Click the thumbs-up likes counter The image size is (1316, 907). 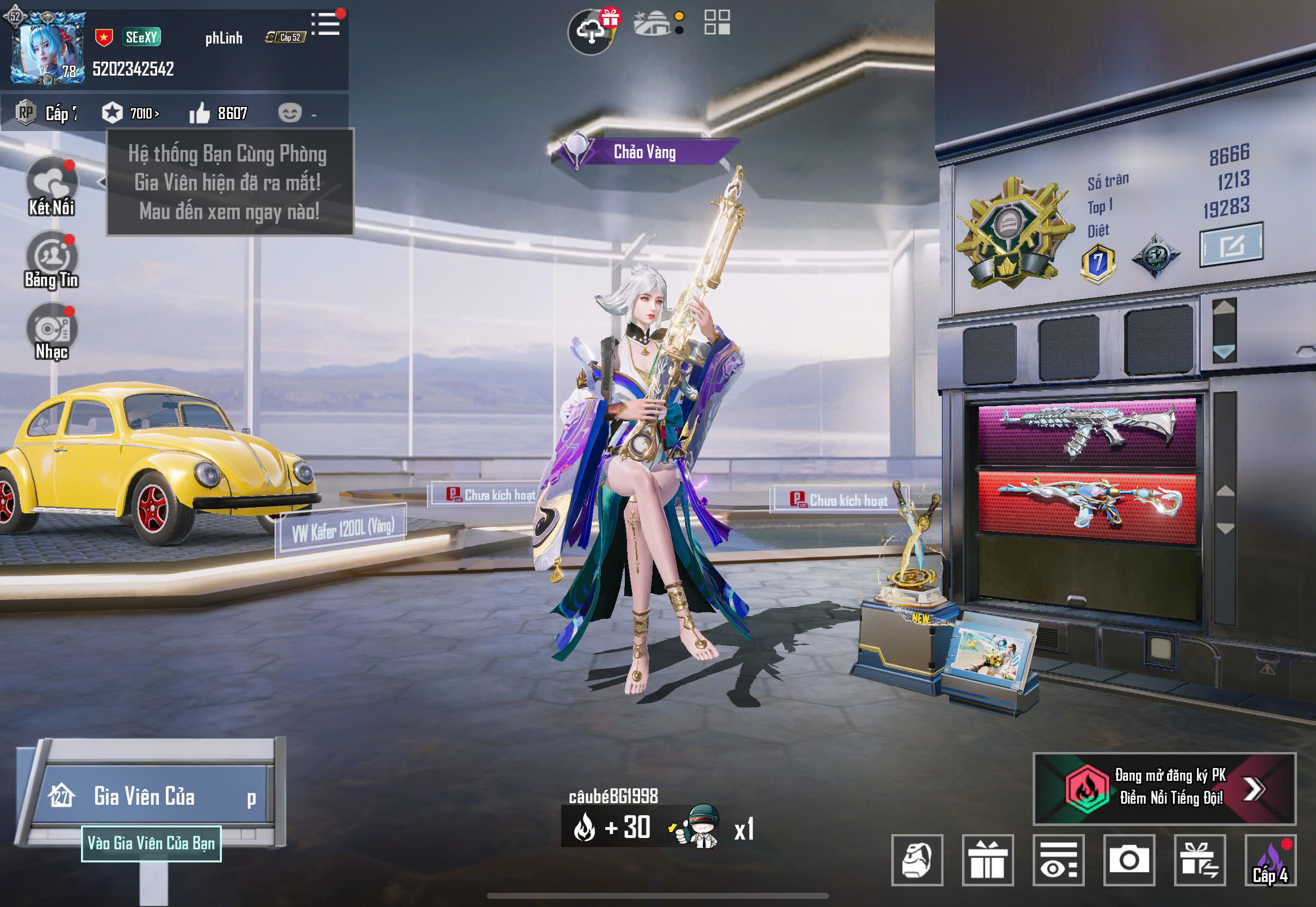point(218,113)
